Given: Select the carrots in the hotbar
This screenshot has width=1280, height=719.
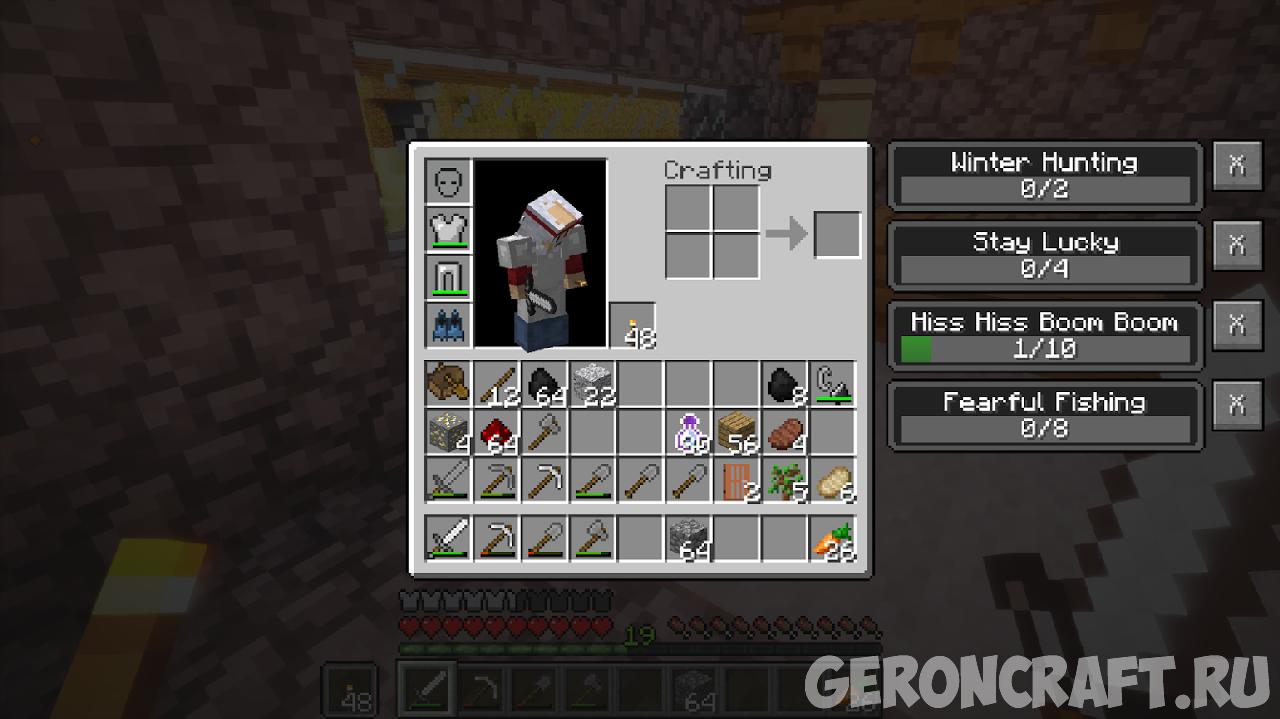Looking at the screenshot, I should [x=832, y=540].
